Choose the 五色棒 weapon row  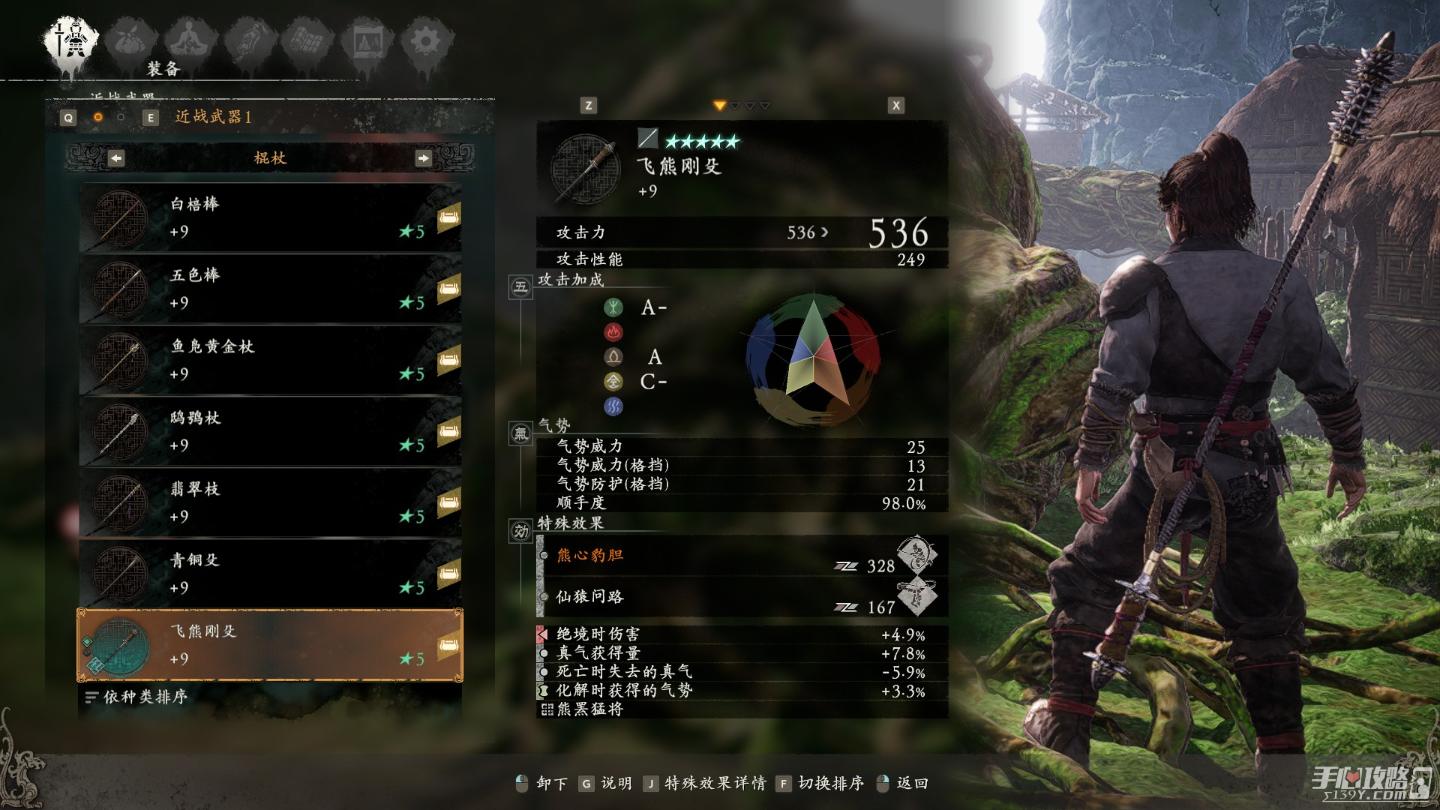[x=270, y=288]
